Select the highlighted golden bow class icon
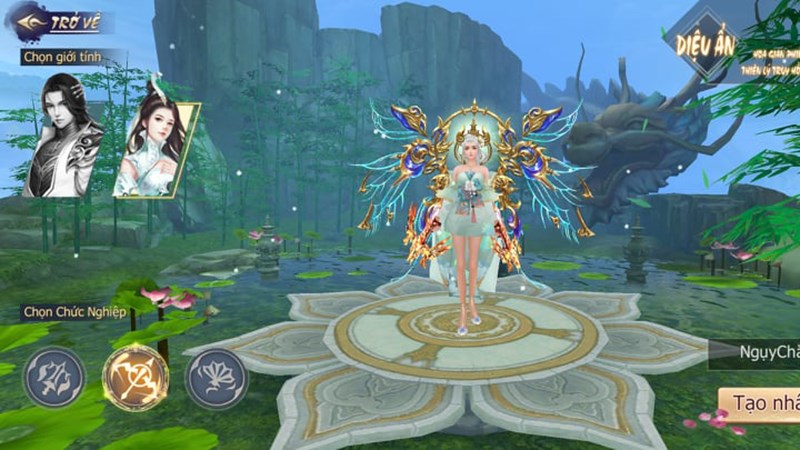 point(135,377)
